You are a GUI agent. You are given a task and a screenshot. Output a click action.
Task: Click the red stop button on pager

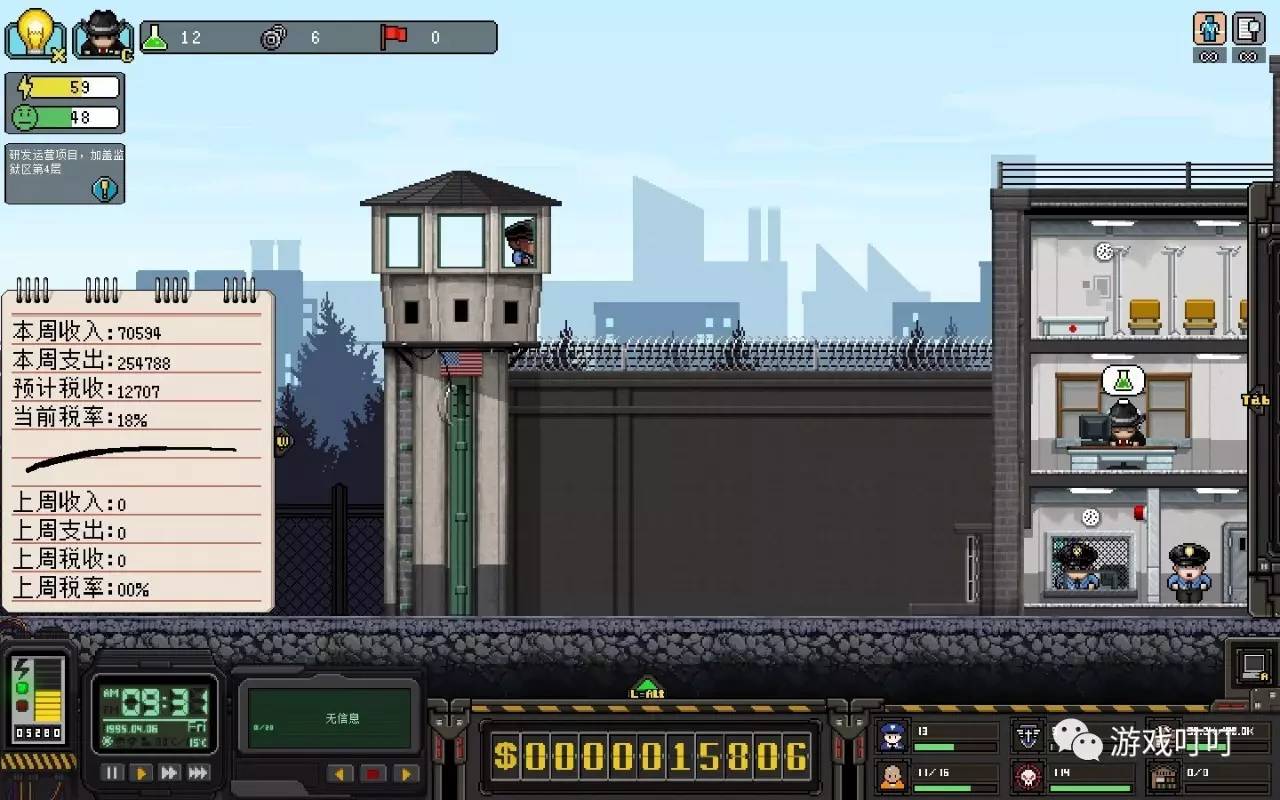coord(373,774)
